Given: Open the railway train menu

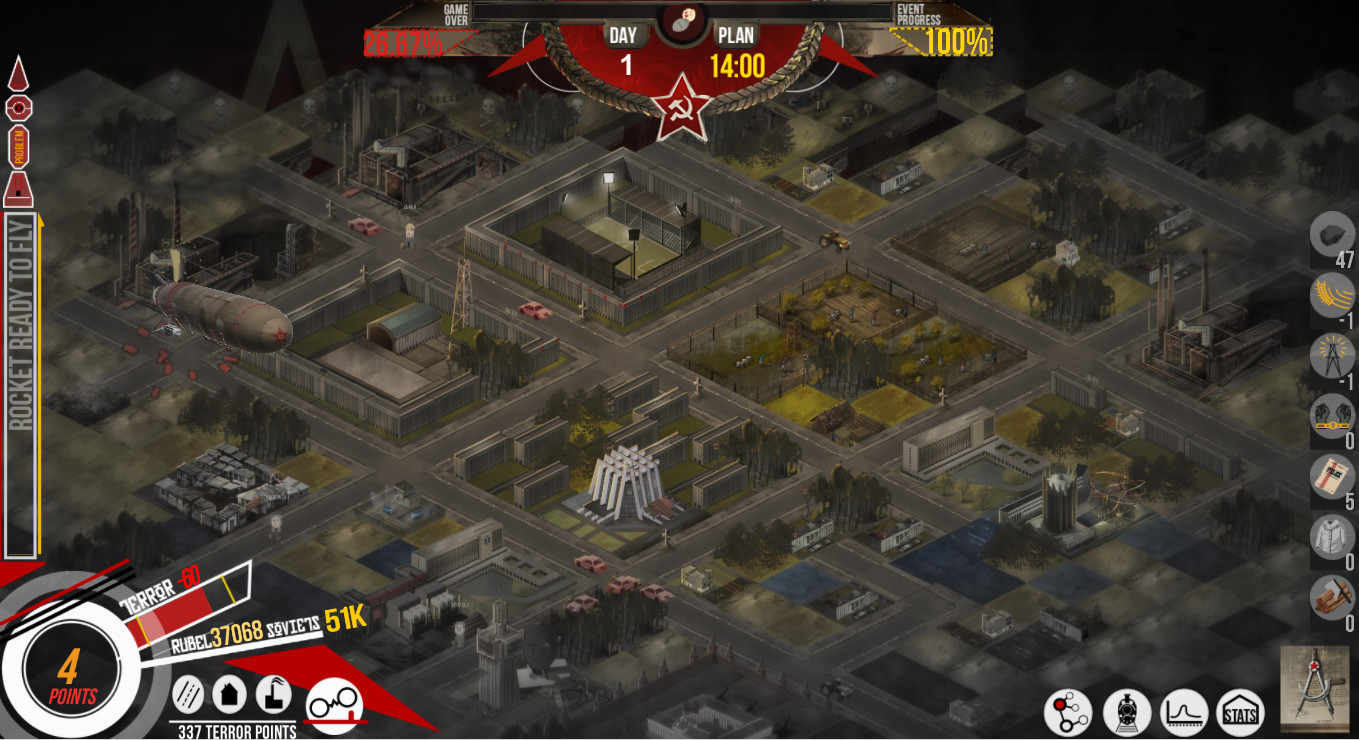Looking at the screenshot, I should click(x=1128, y=713).
